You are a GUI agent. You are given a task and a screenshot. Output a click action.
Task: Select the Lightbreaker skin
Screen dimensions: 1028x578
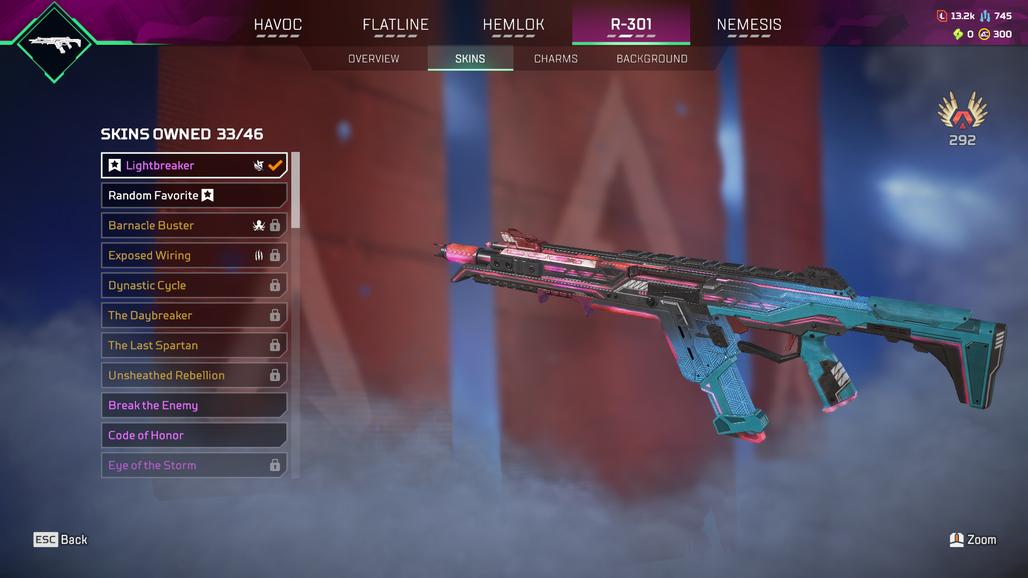click(194, 165)
